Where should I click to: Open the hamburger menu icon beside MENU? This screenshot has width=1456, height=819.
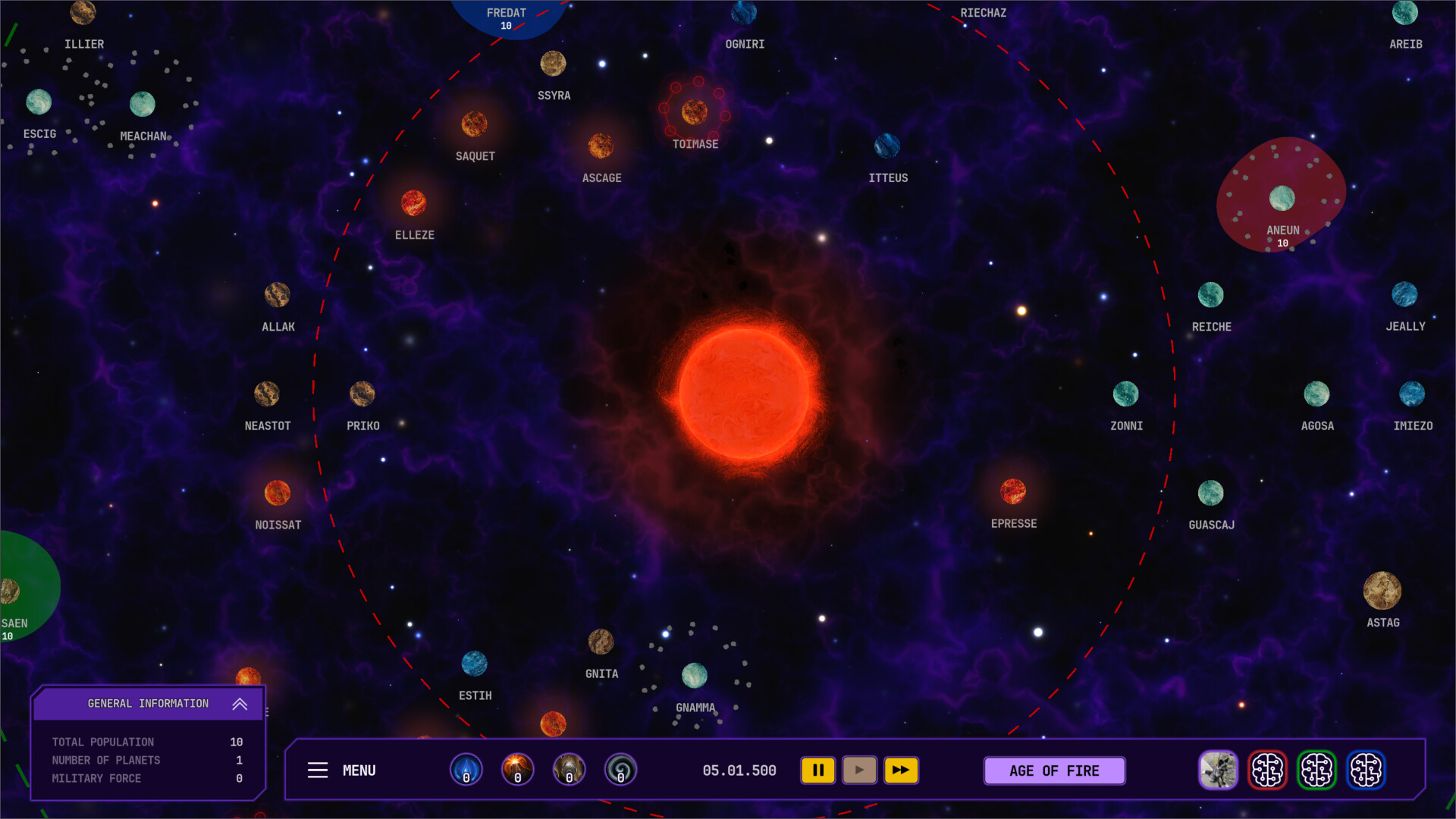[x=318, y=770]
